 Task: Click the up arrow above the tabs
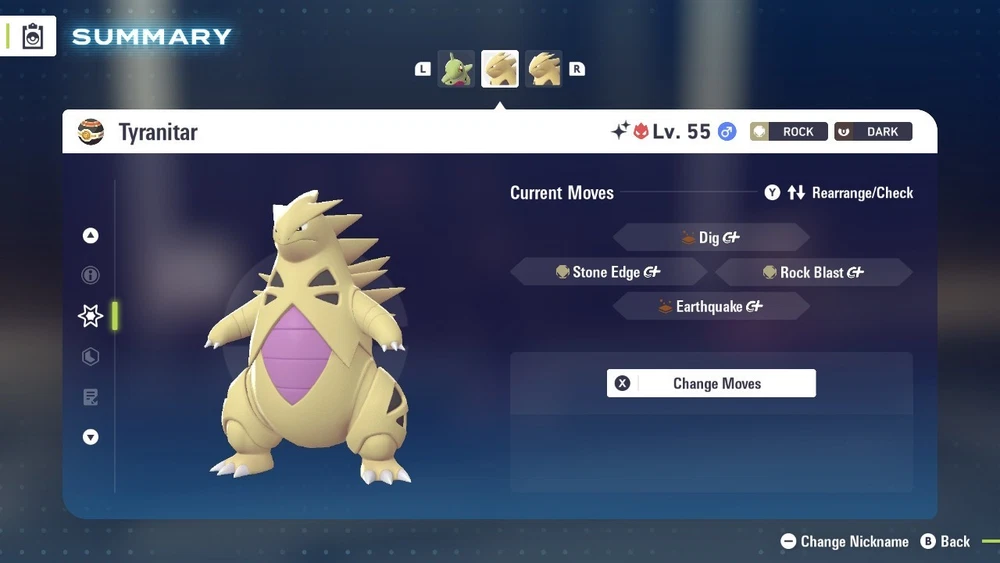(91, 236)
